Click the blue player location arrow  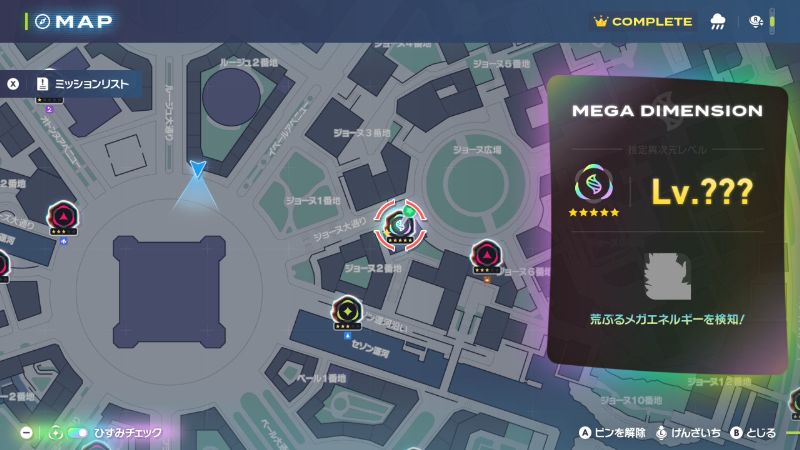(197, 171)
